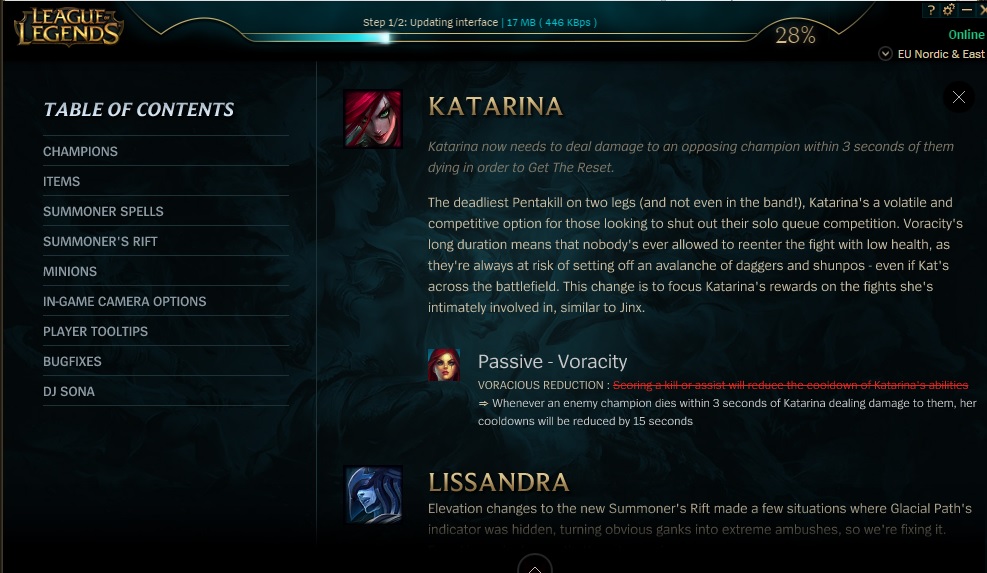Close the patch notes overlay
Viewport: 987px width, 573px height.
coord(958,97)
